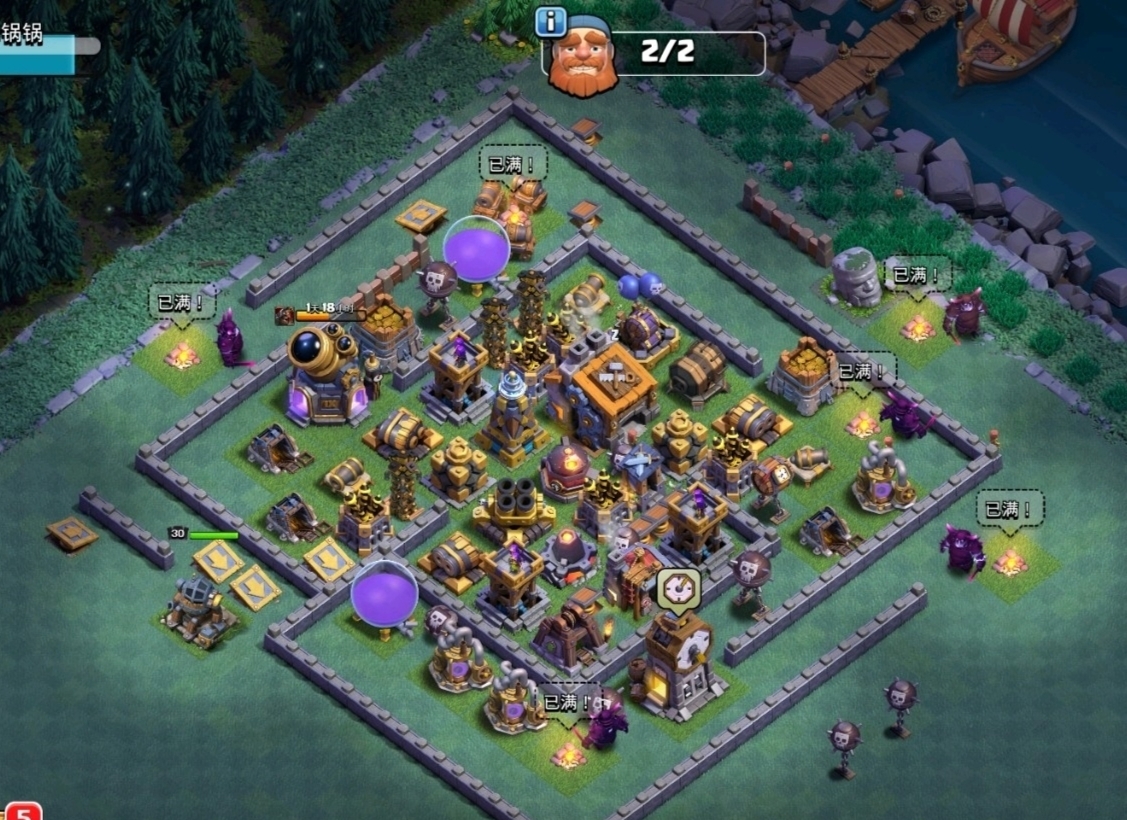
Task: Tap the Master Builder face icon
Action: pyautogui.click(x=582, y=62)
